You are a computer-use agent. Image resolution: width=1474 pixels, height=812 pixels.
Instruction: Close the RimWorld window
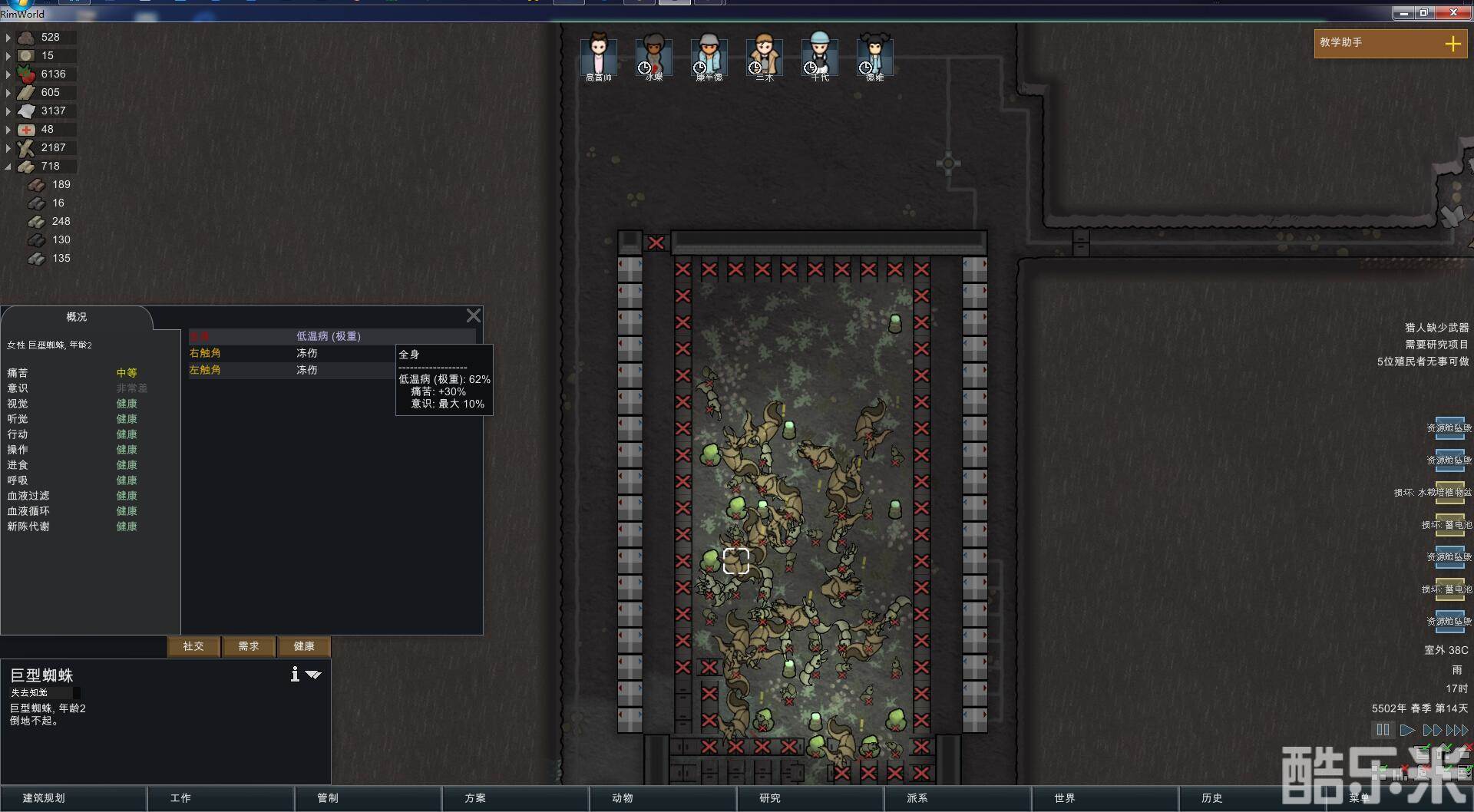pos(1453,13)
